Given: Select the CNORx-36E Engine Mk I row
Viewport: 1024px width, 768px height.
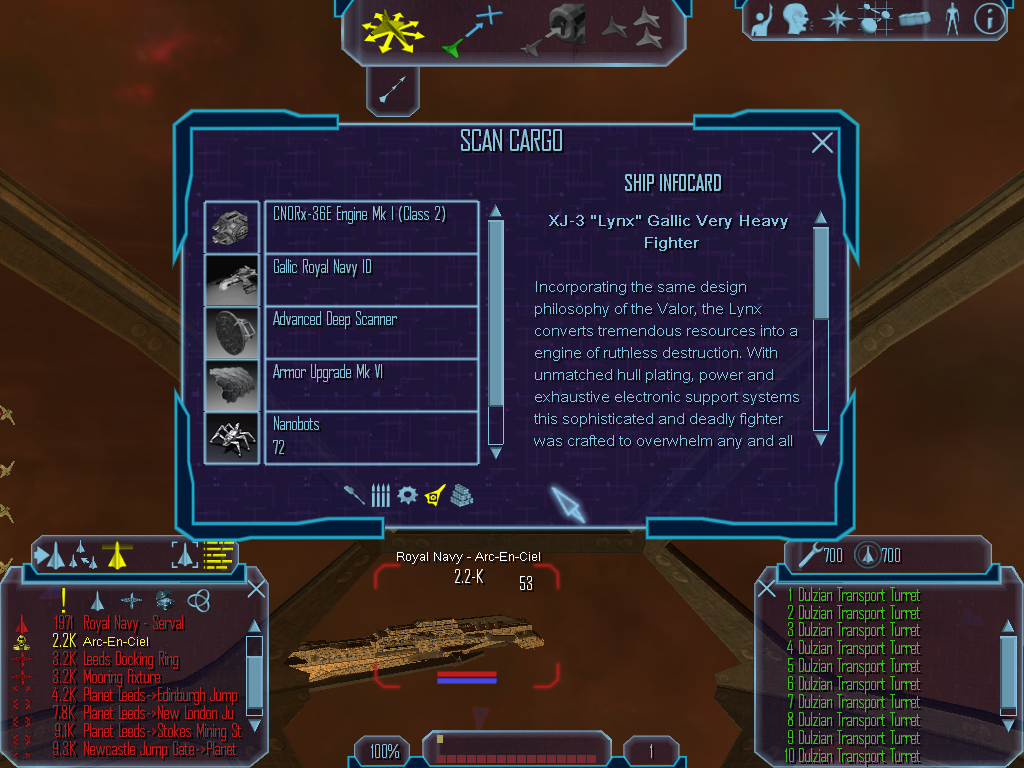Looking at the screenshot, I should point(371,227).
